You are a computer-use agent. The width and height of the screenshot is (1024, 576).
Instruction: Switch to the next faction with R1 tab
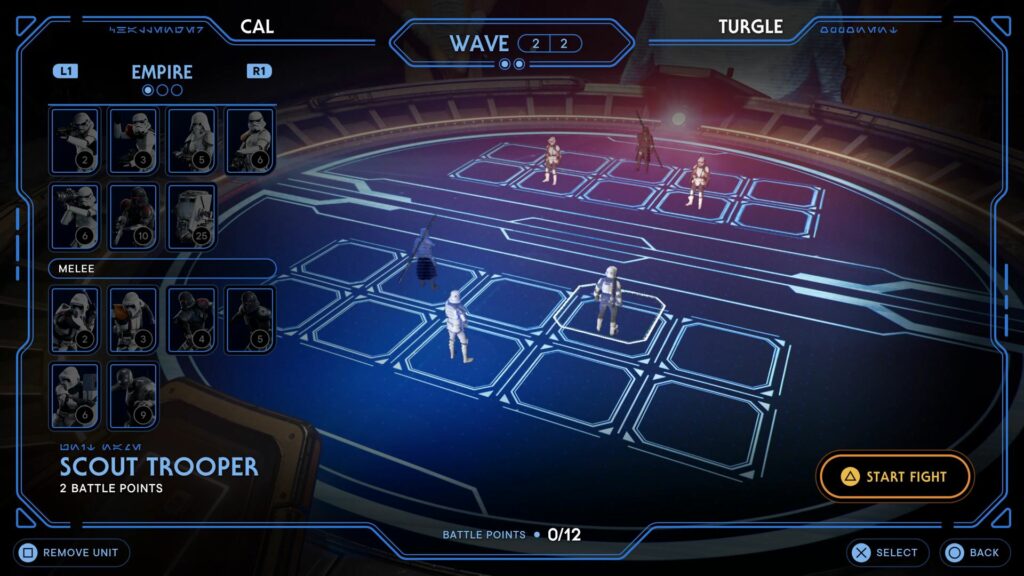[x=259, y=71]
